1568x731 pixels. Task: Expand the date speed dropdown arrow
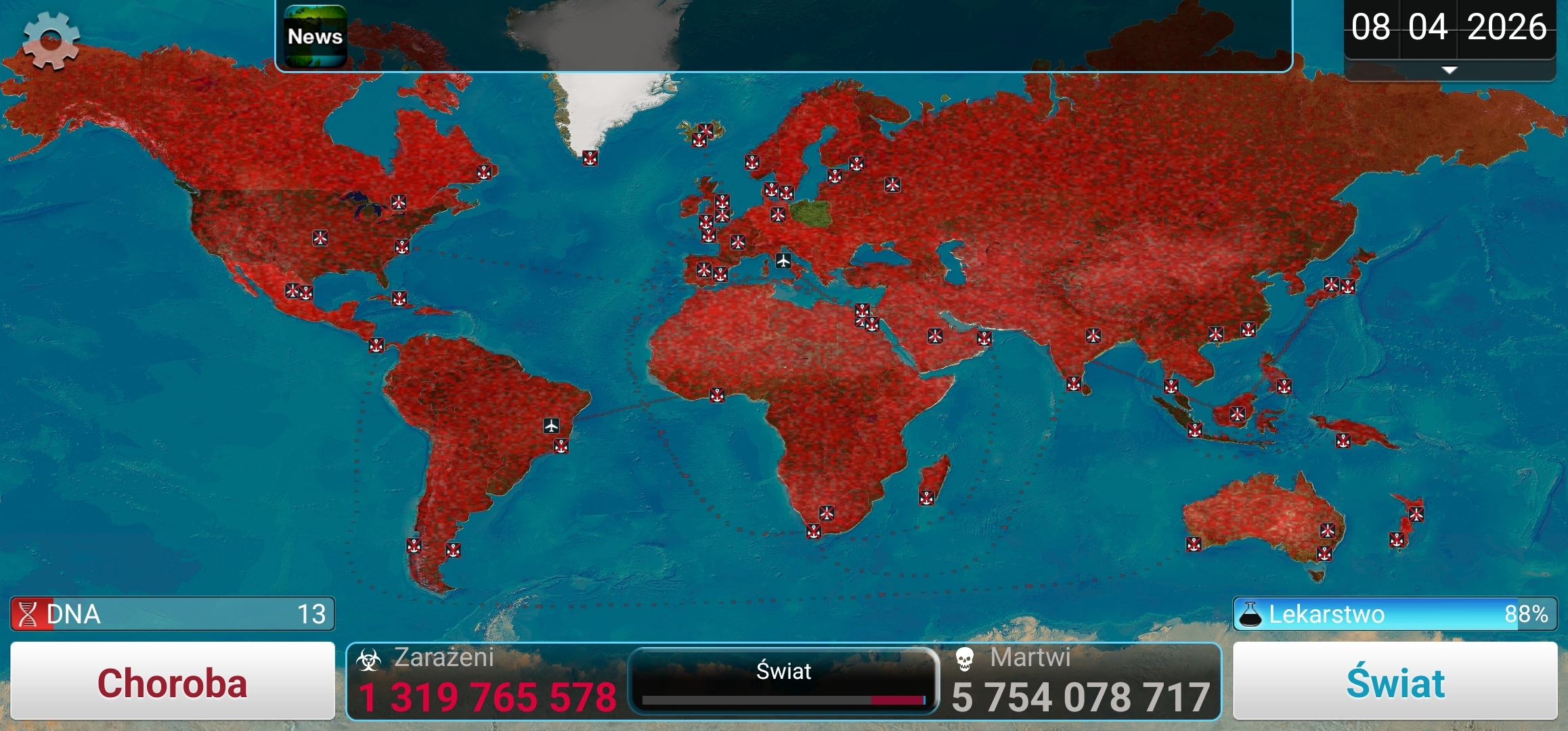tap(1449, 70)
